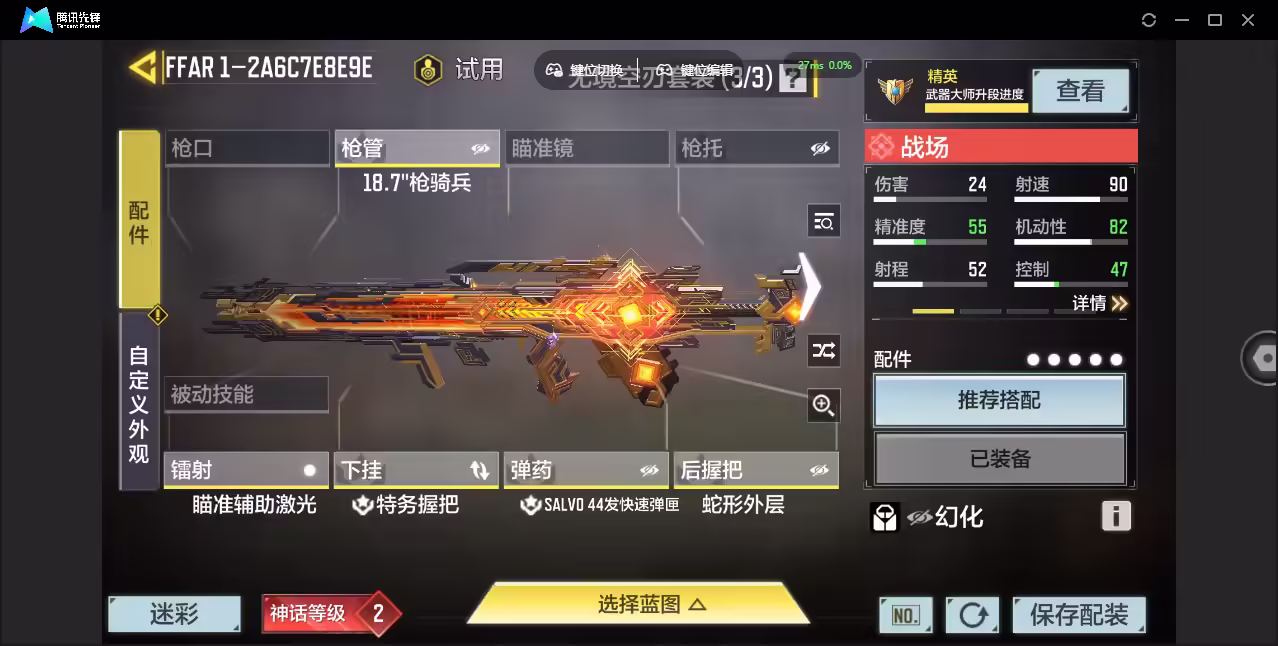Click the magnifier zoom weapon icon
Image resolution: width=1278 pixels, height=646 pixels.
tap(823, 405)
